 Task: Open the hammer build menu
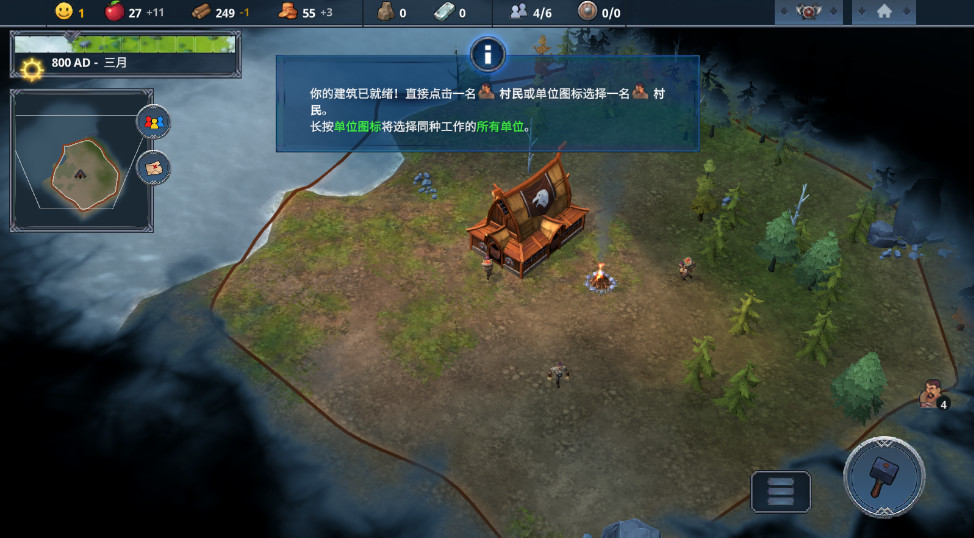click(883, 476)
